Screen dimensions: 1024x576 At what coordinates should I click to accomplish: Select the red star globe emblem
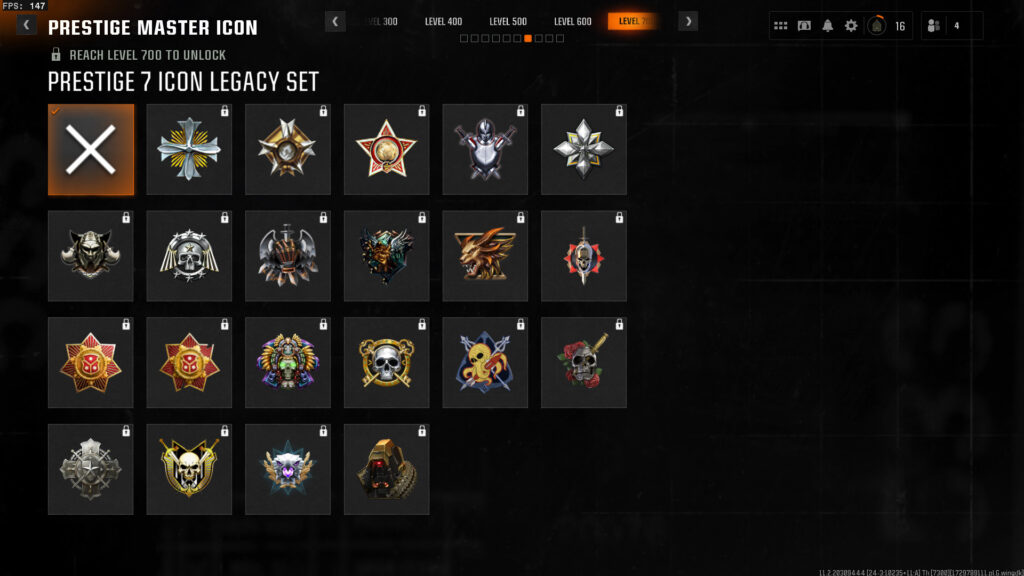(x=386, y=150)
